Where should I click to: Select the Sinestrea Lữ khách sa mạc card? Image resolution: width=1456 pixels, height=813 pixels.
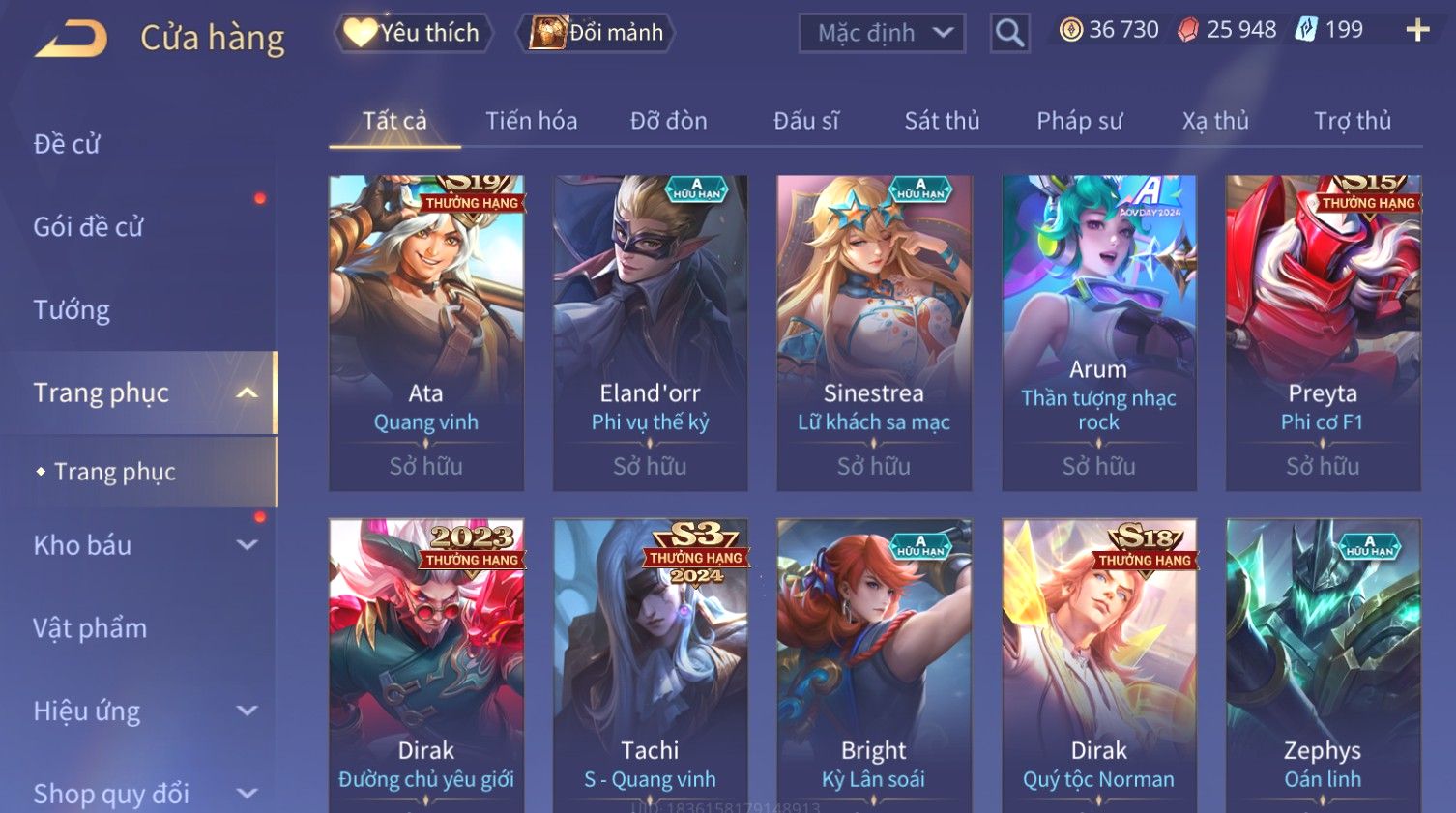[x=874, y=333]
